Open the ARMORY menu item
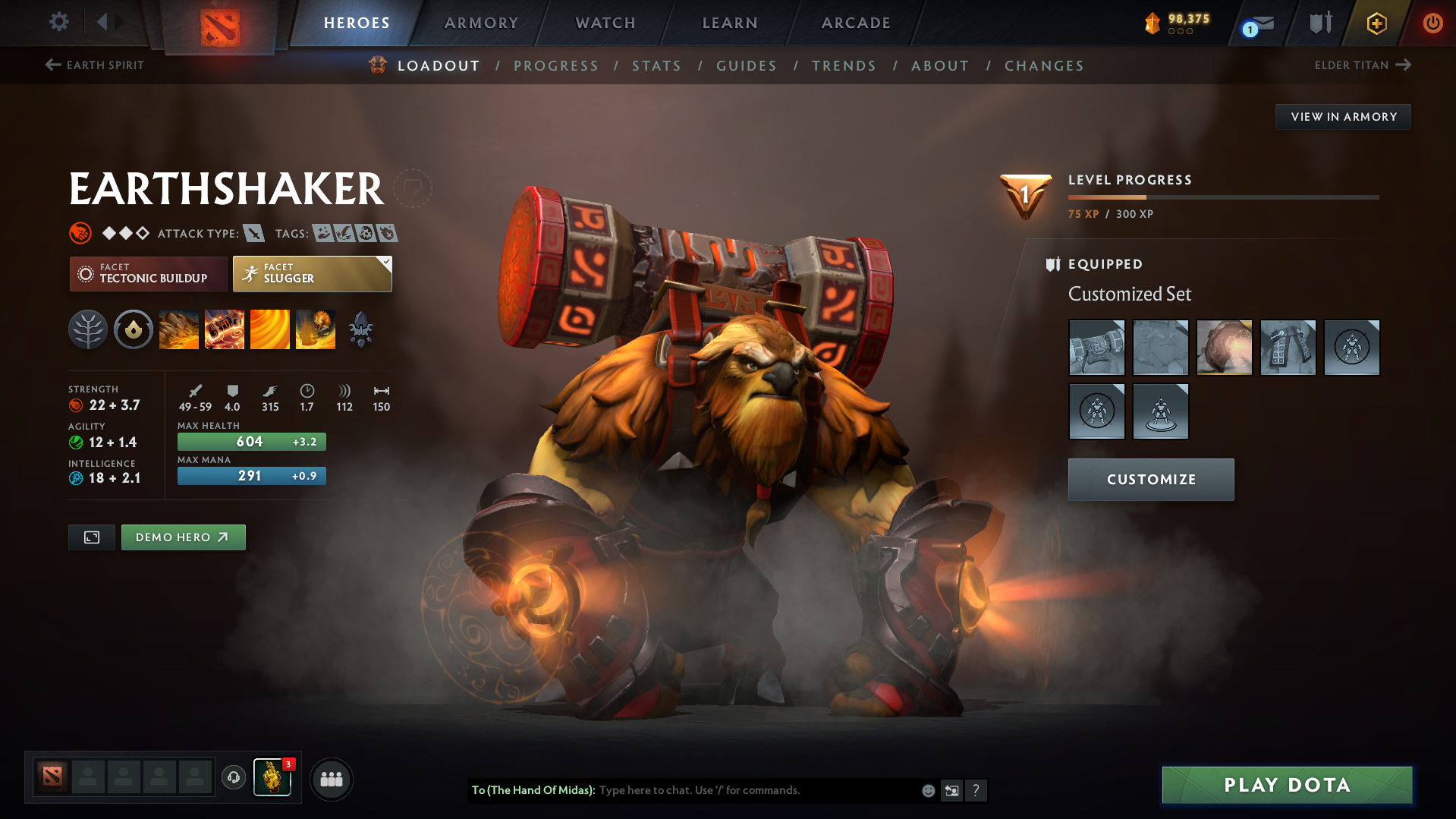The image size is (1456, 819). 481,23
